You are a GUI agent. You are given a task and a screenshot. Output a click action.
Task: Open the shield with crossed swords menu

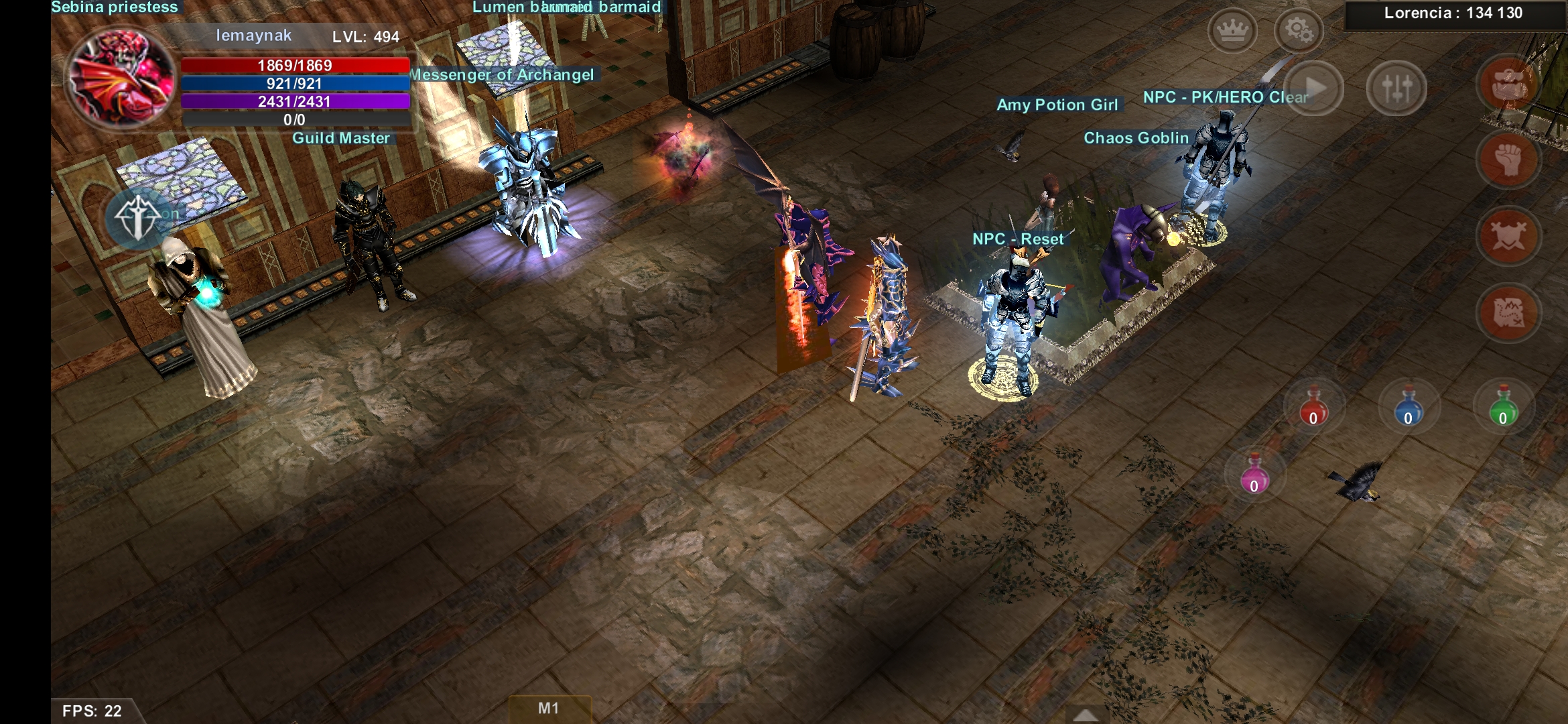point(1508,236)
